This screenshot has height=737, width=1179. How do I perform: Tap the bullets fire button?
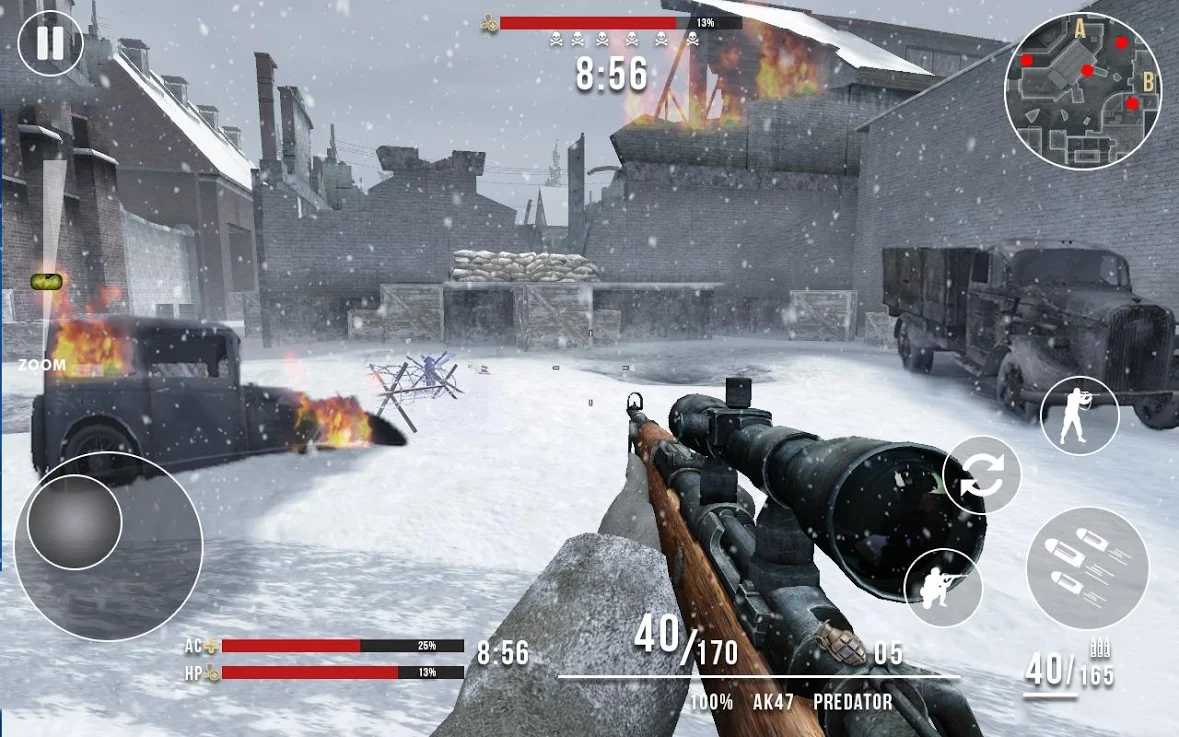(1087, 568)
